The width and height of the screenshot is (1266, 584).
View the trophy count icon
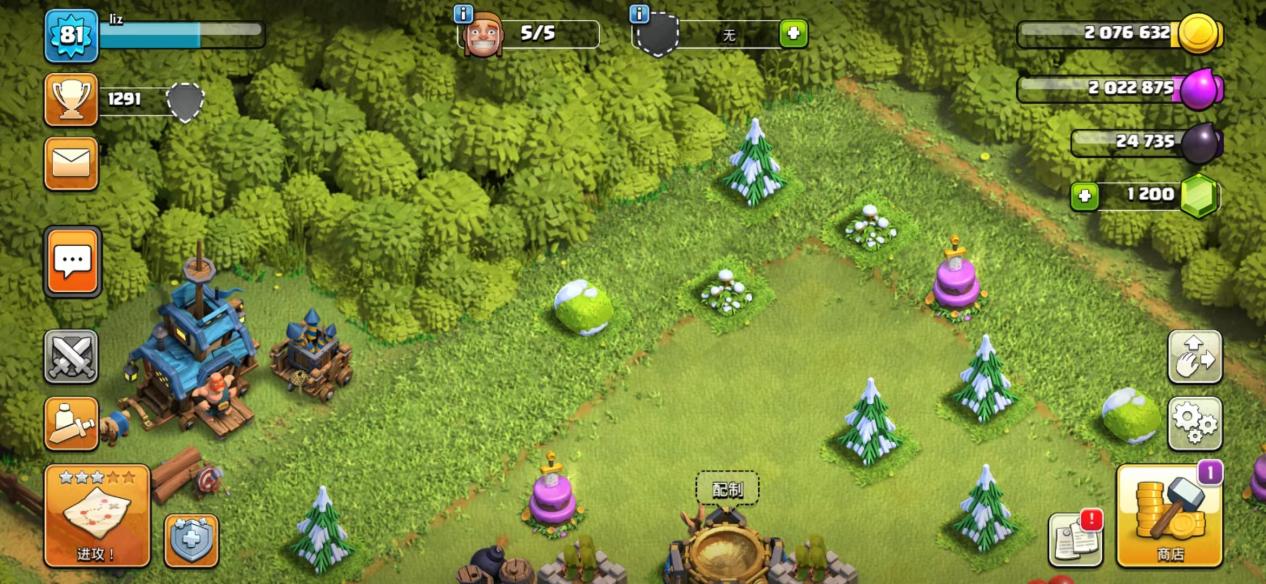(71, 99)
